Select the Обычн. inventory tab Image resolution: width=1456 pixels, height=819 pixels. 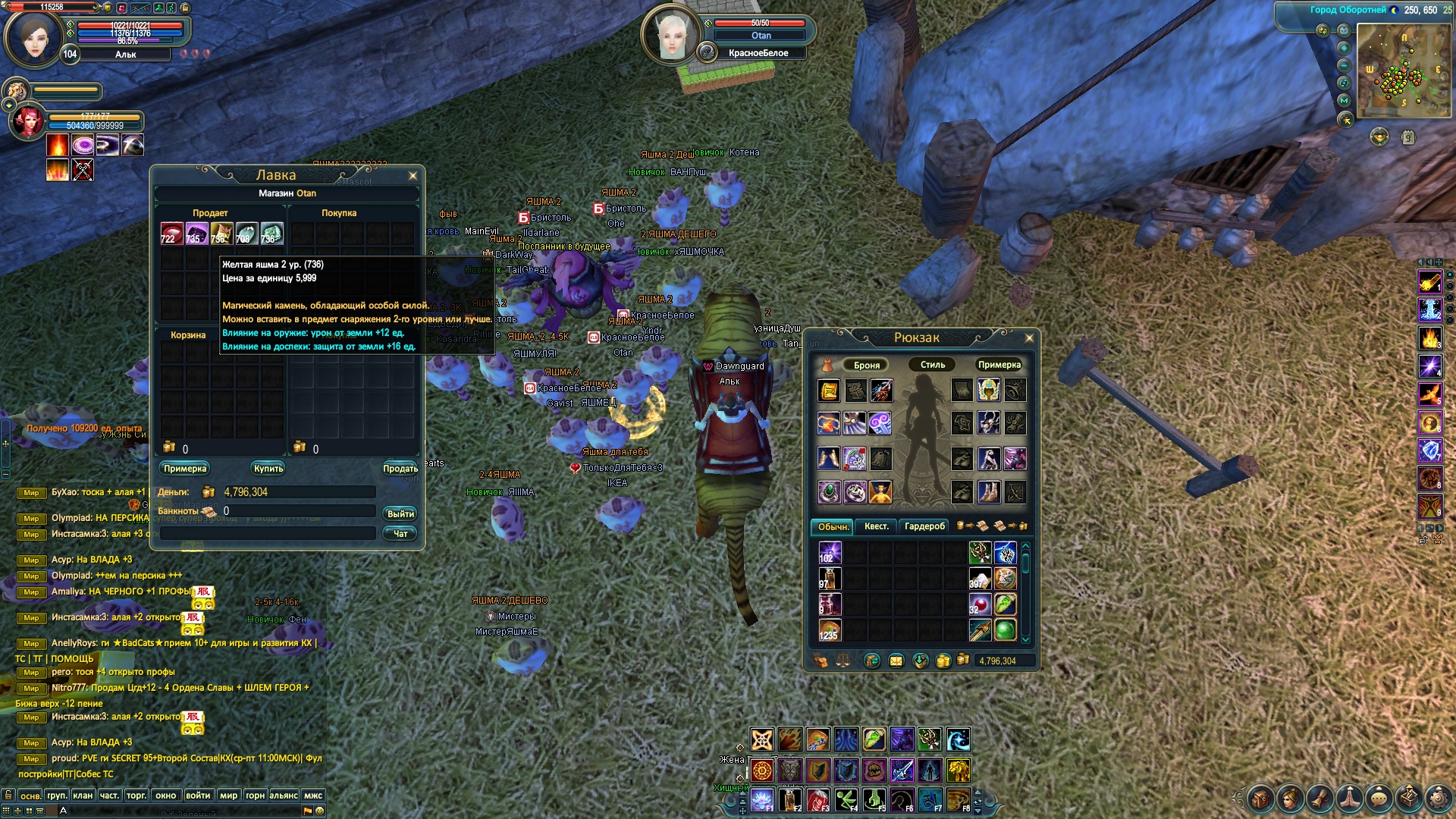coord(833,526)
